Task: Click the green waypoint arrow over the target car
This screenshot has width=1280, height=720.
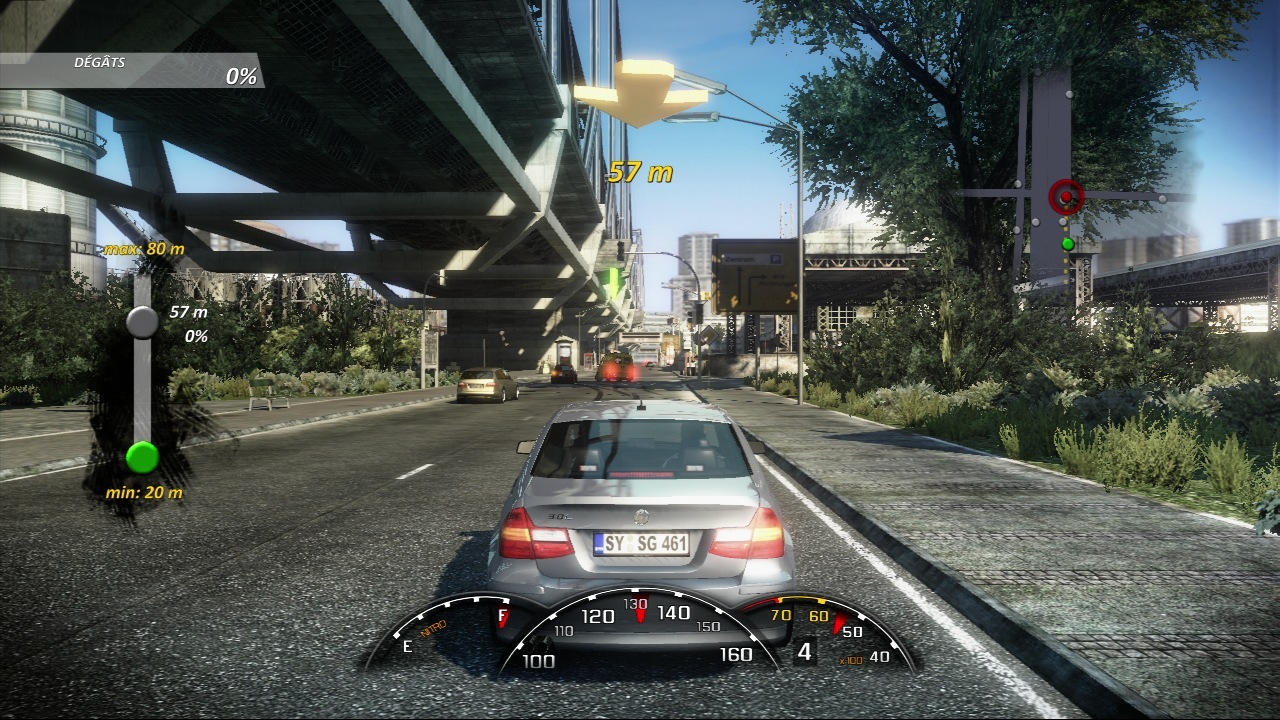Action: (612, 282)
